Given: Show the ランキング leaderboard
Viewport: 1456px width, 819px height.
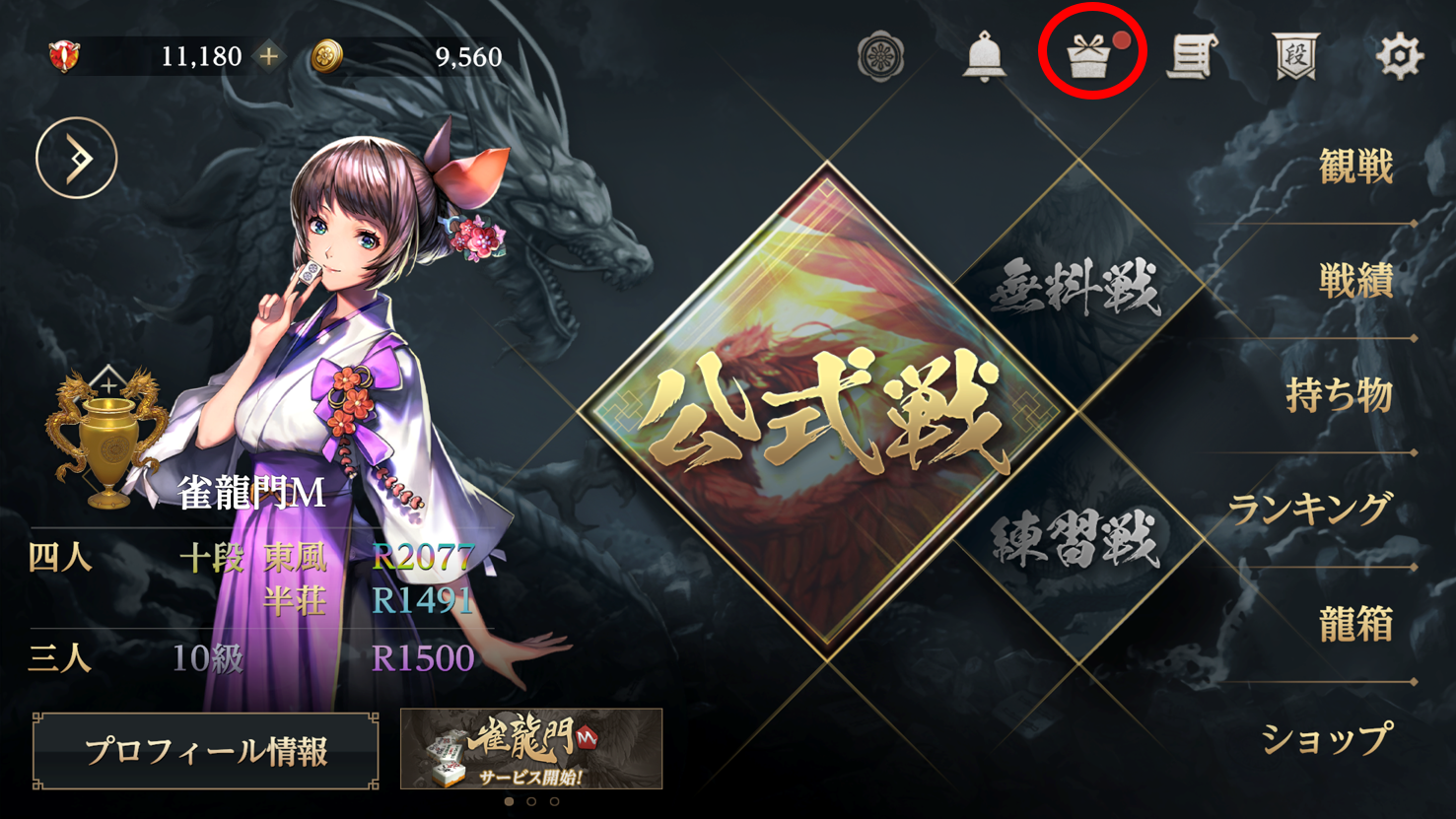Looking at the screenshot, I should tap(1310, 510).
